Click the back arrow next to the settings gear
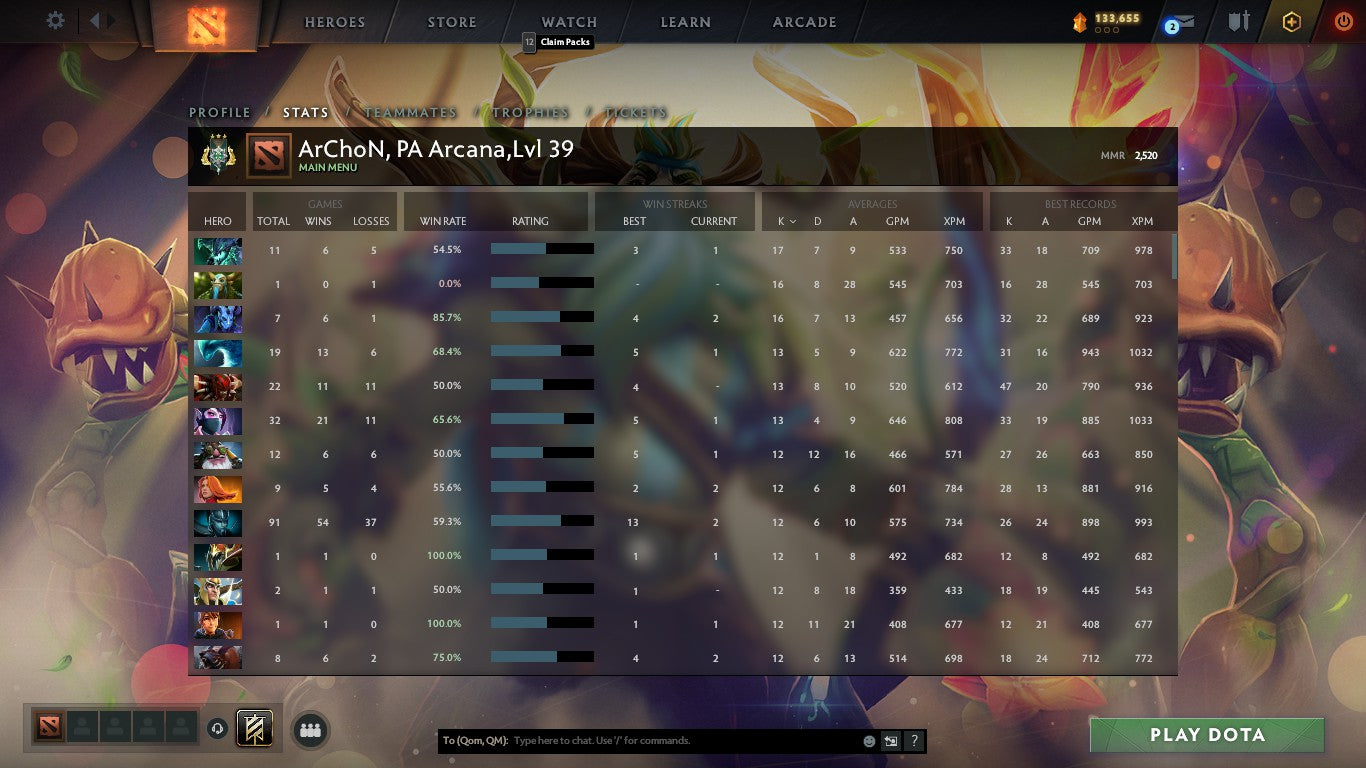1366x768 pixels. (x=95, y=20)
